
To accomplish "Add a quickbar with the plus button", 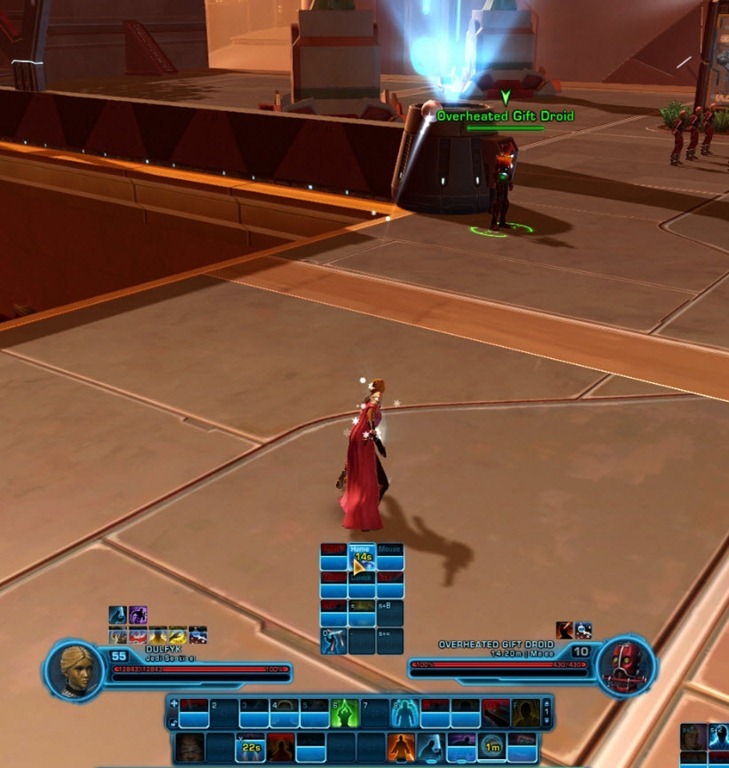I will point(175,704).
